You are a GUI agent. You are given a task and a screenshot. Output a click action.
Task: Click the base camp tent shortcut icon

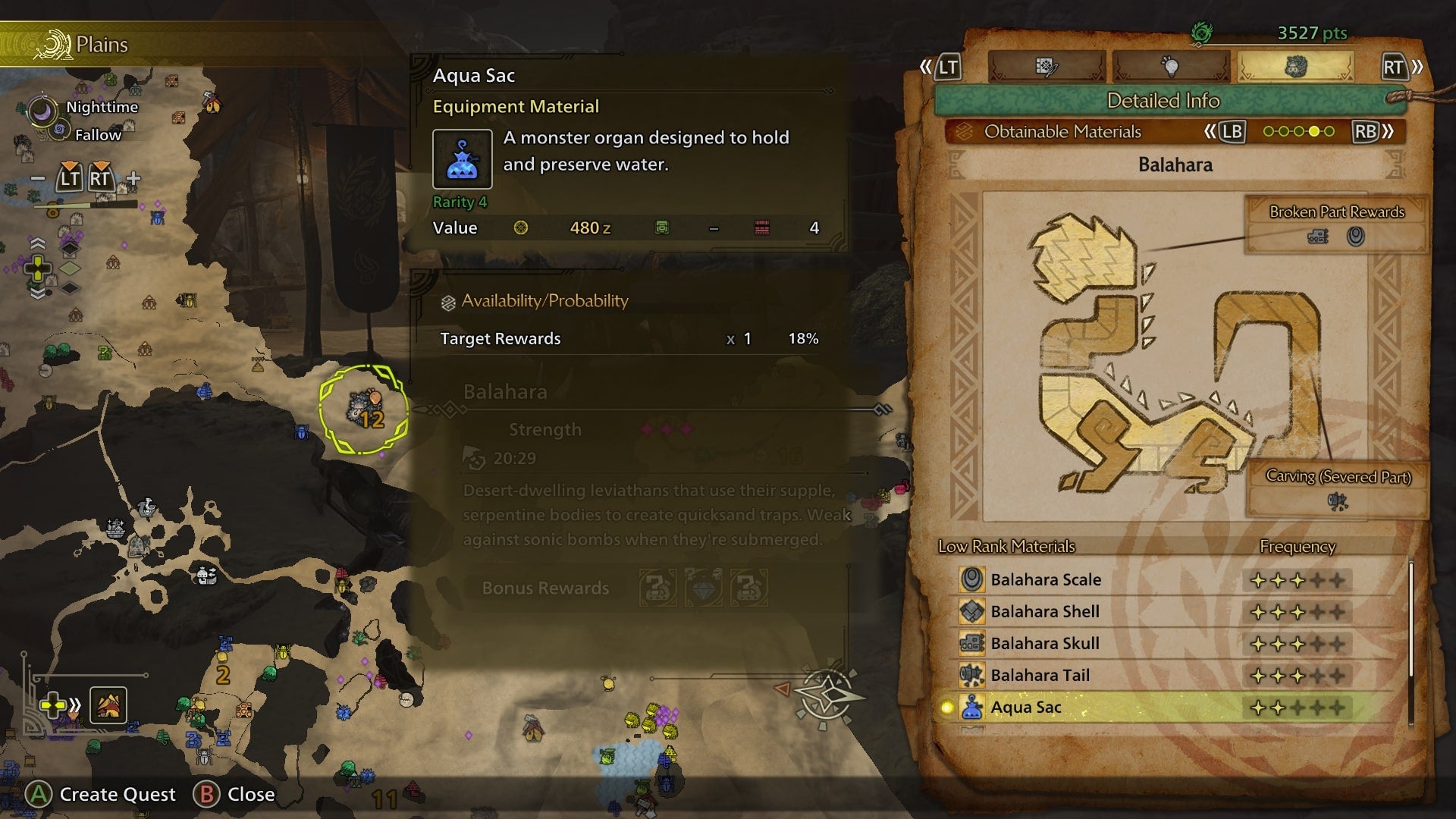108,705
